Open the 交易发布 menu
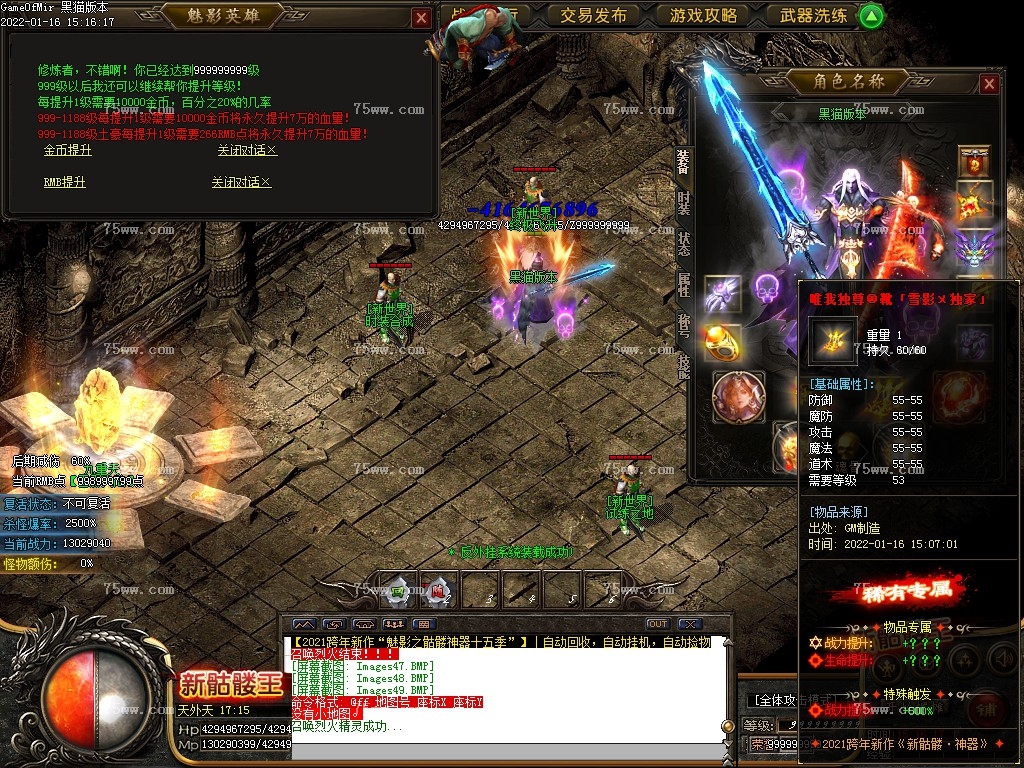Image resolution: width=1024 pixels, height=768 pixels. point(593,15)
